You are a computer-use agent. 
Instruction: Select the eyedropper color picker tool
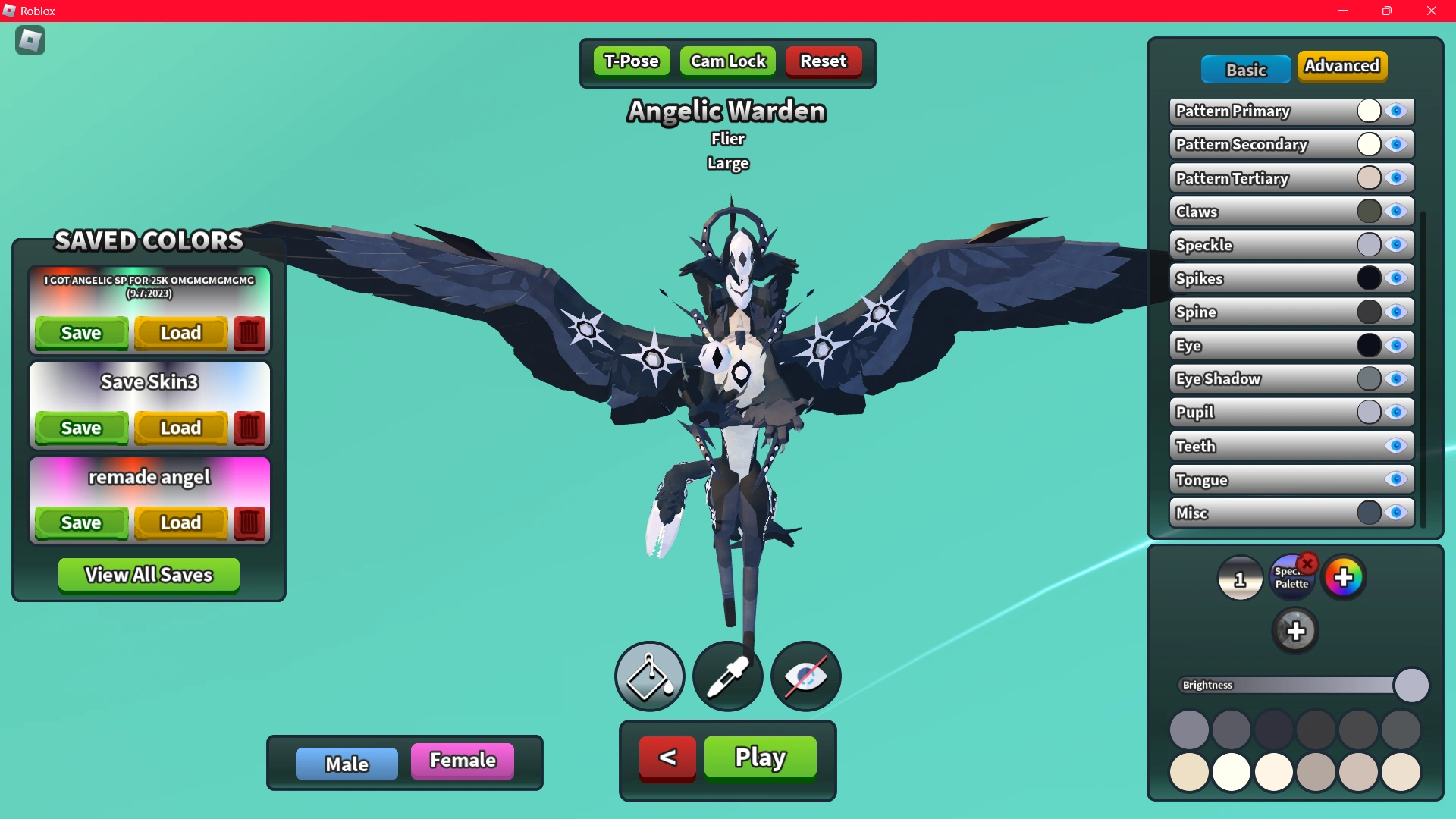click(x=727, y=676)
